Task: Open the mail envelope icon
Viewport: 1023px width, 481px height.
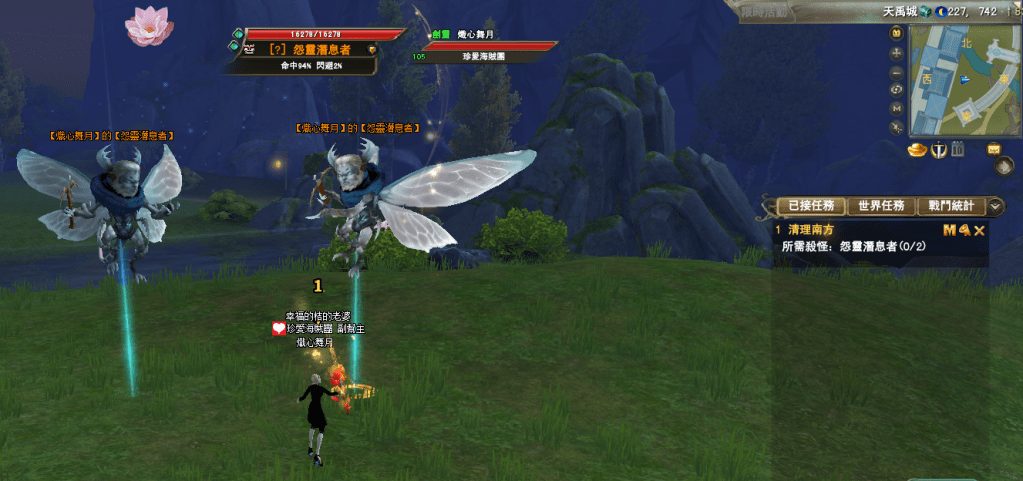Action: coord(994,149)
